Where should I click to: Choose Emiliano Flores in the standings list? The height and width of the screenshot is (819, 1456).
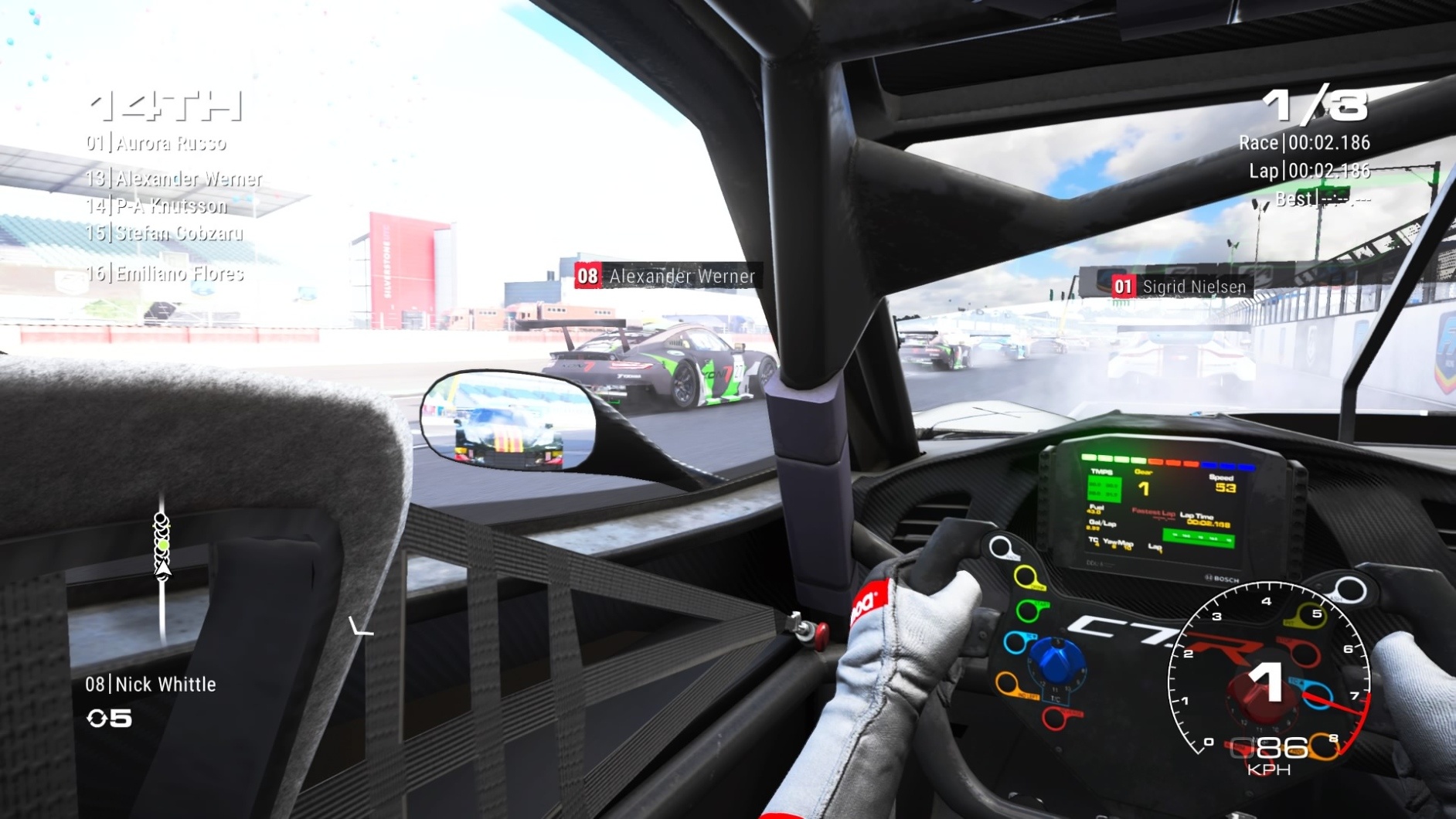165,273
